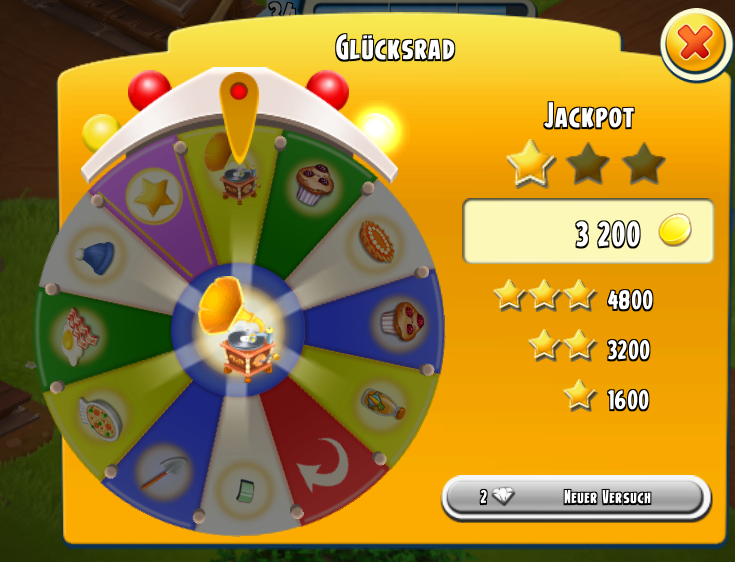Pick the round pie prize segment
The image size is (735, 562).
[377, 241]
